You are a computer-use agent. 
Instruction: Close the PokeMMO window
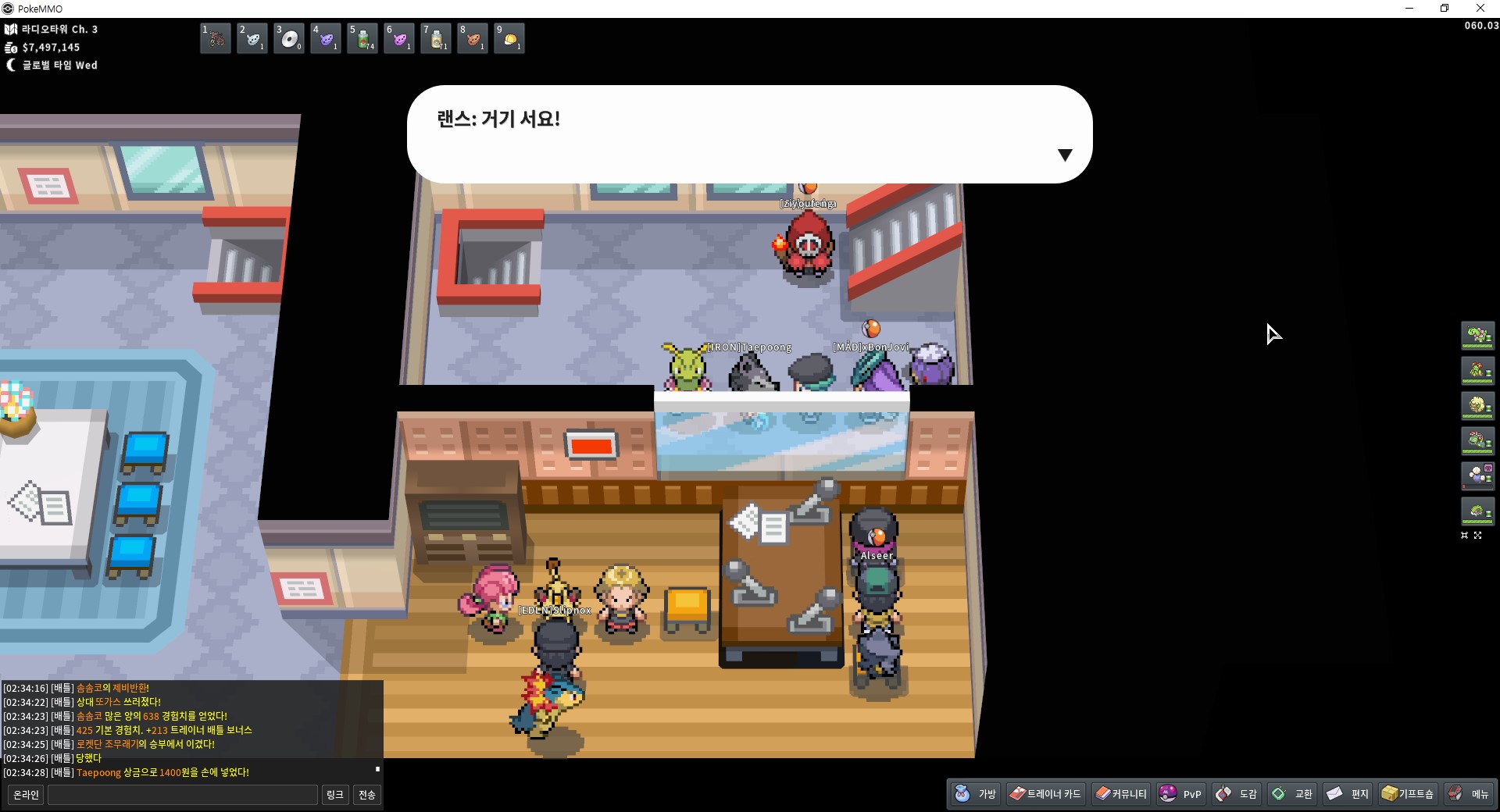click(x=1480, y=9)
